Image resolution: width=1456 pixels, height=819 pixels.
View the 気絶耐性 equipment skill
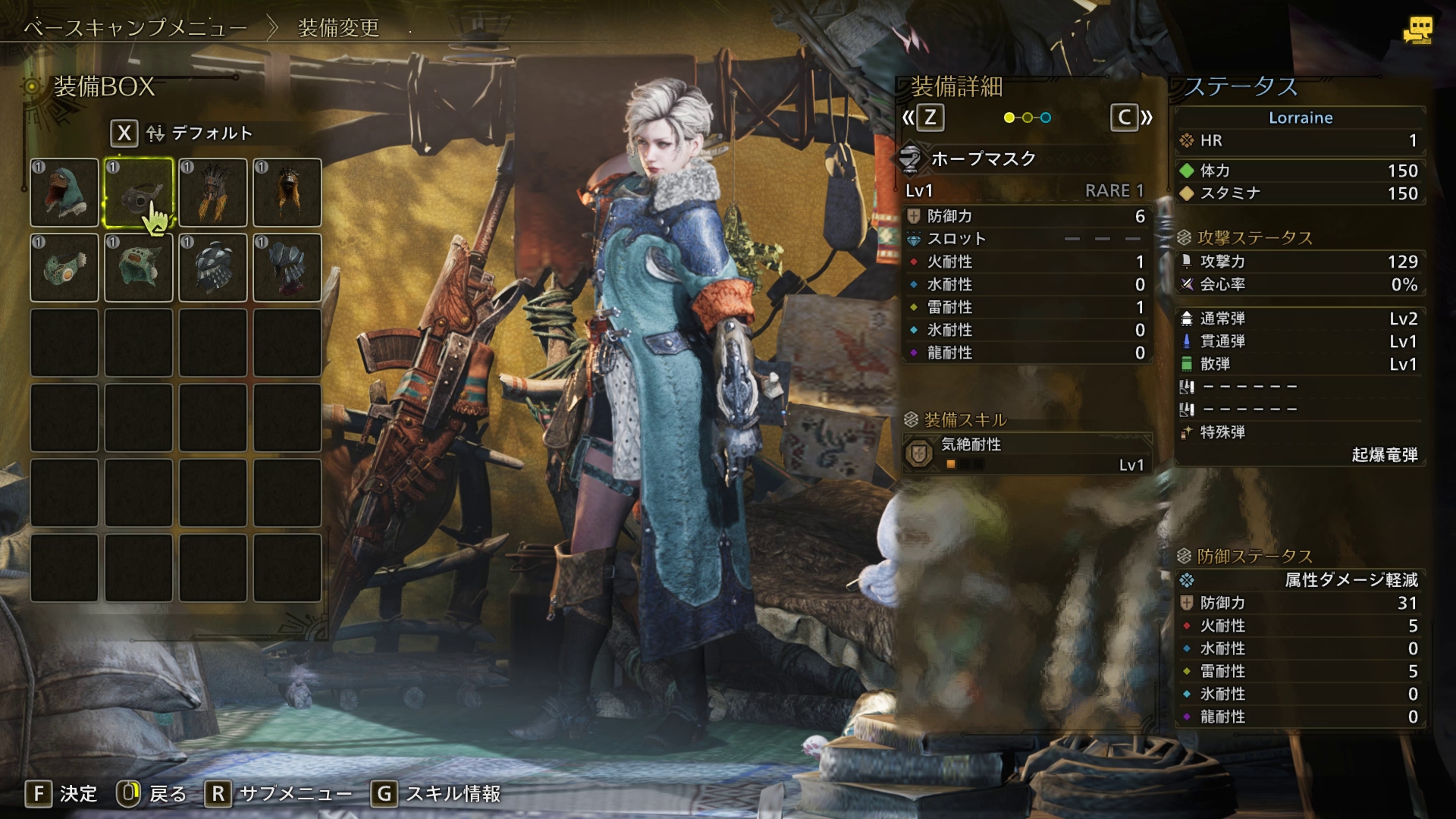click(1028, 453)
